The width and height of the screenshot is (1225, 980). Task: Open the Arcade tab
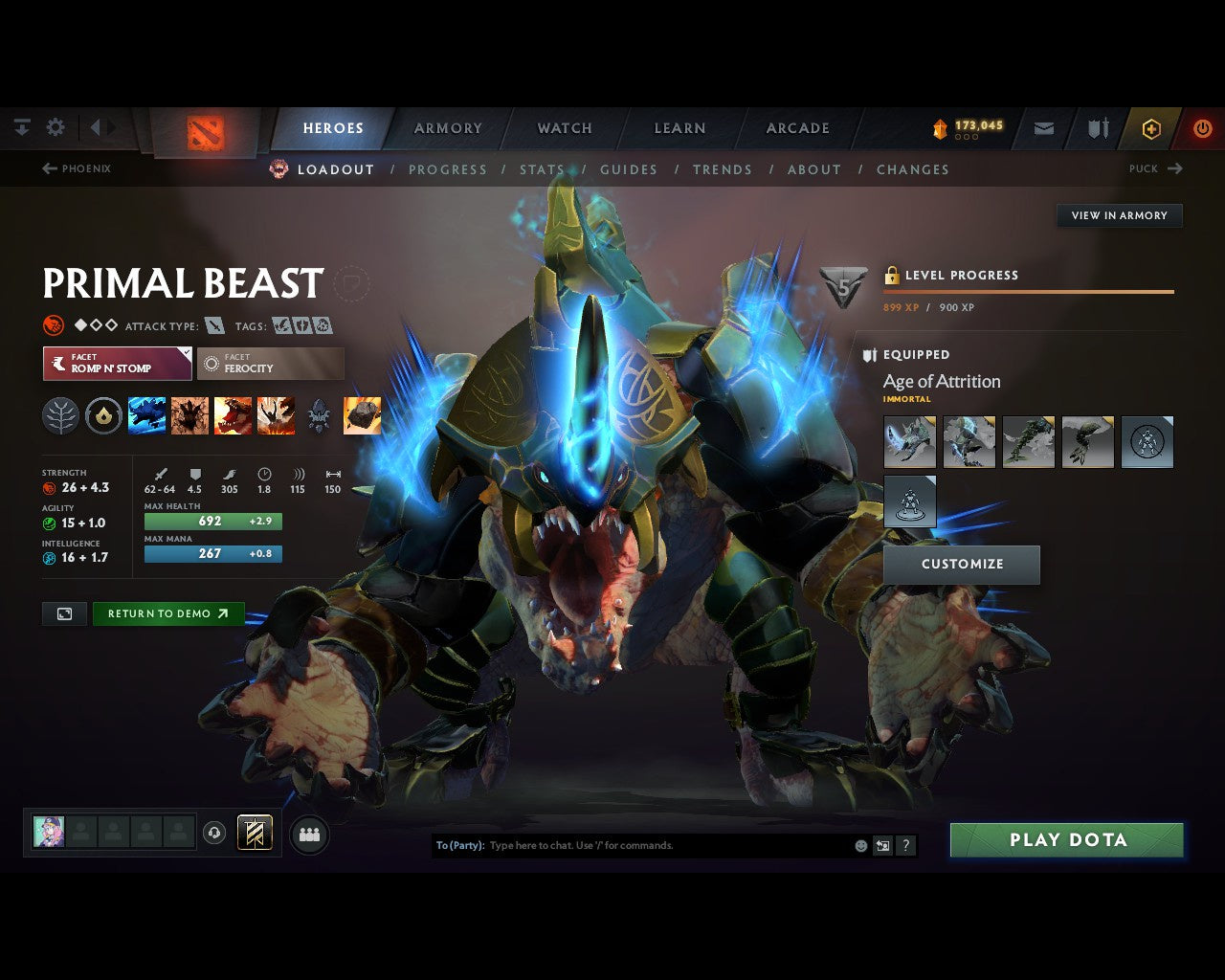(x=797, y=128)
